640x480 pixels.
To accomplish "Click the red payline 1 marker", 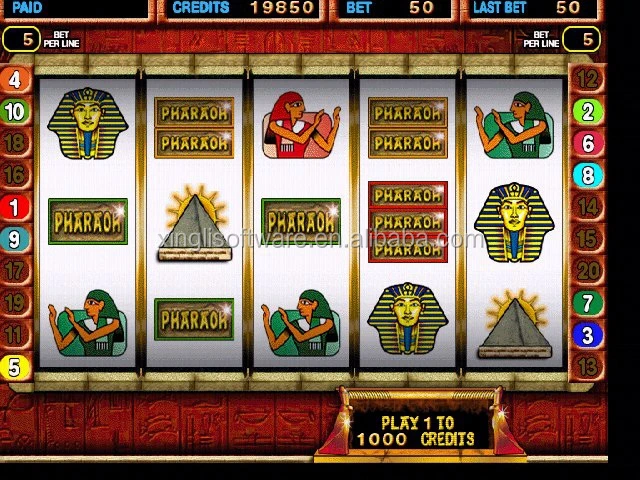I will point(15,208).
